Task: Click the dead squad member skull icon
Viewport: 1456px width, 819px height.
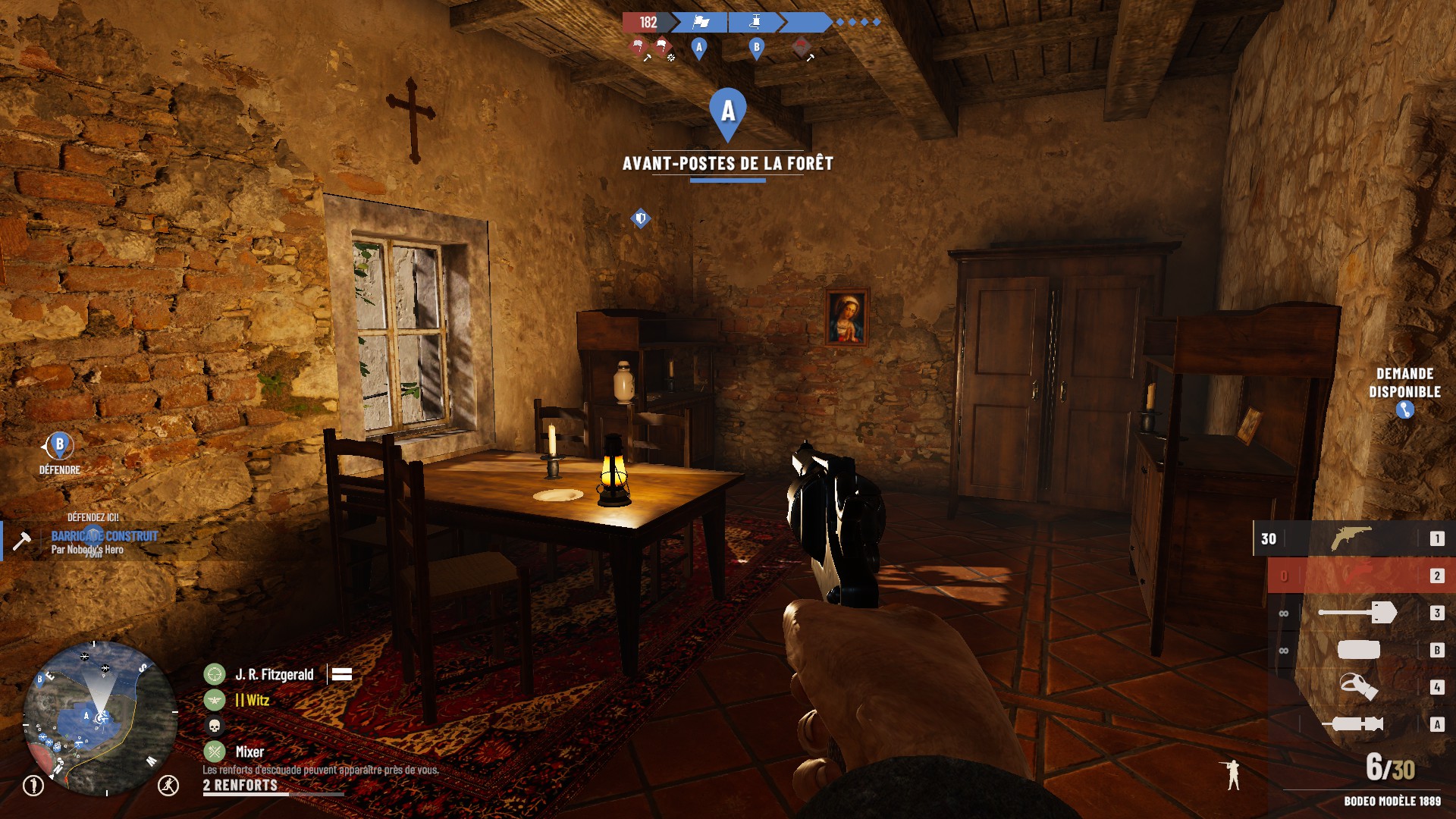Action: 215,726
